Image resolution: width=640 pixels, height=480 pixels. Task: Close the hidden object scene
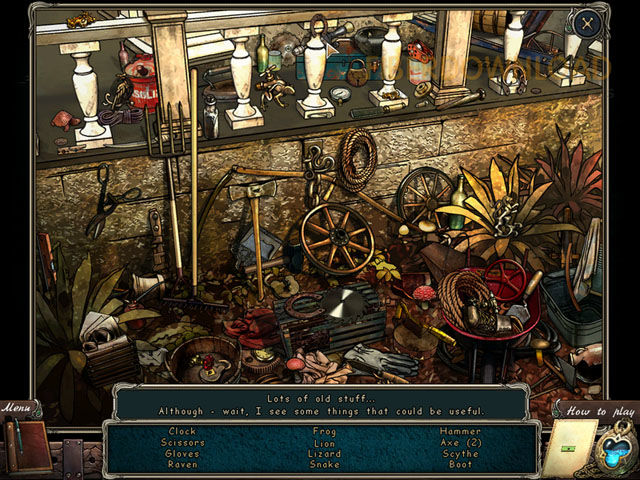[587, 23]
